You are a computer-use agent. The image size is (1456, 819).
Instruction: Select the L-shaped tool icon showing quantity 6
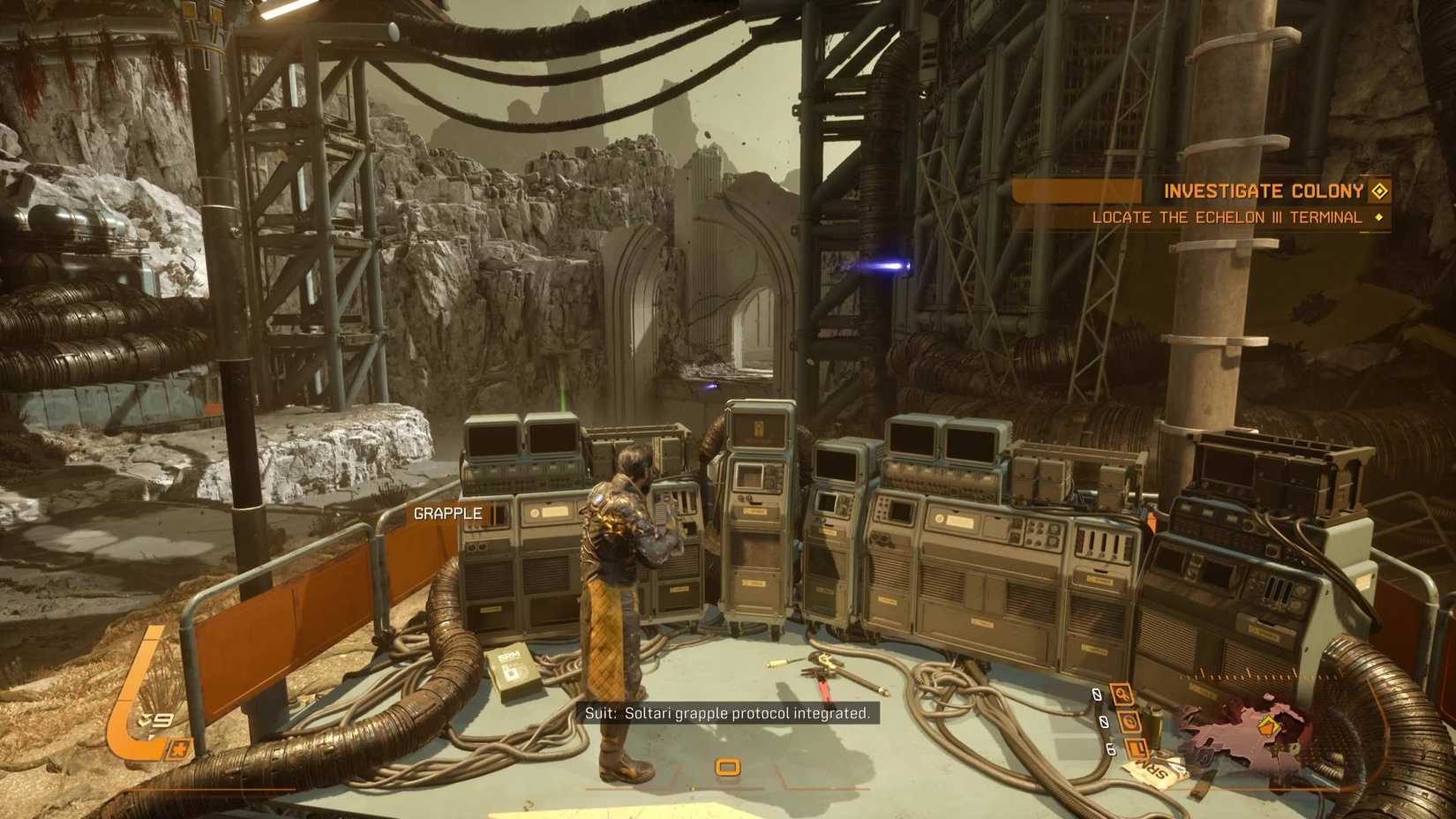tap(1137, 748)
